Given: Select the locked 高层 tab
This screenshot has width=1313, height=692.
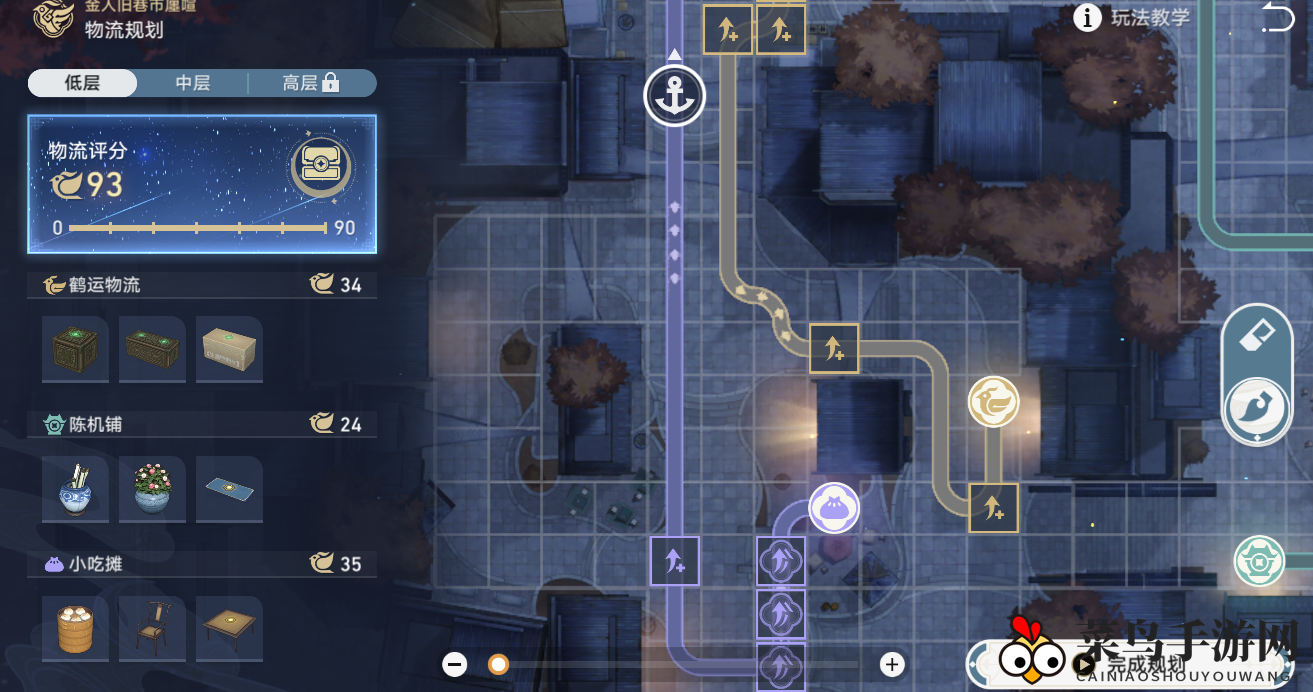Looking at the screenshot, I should 310,83.
